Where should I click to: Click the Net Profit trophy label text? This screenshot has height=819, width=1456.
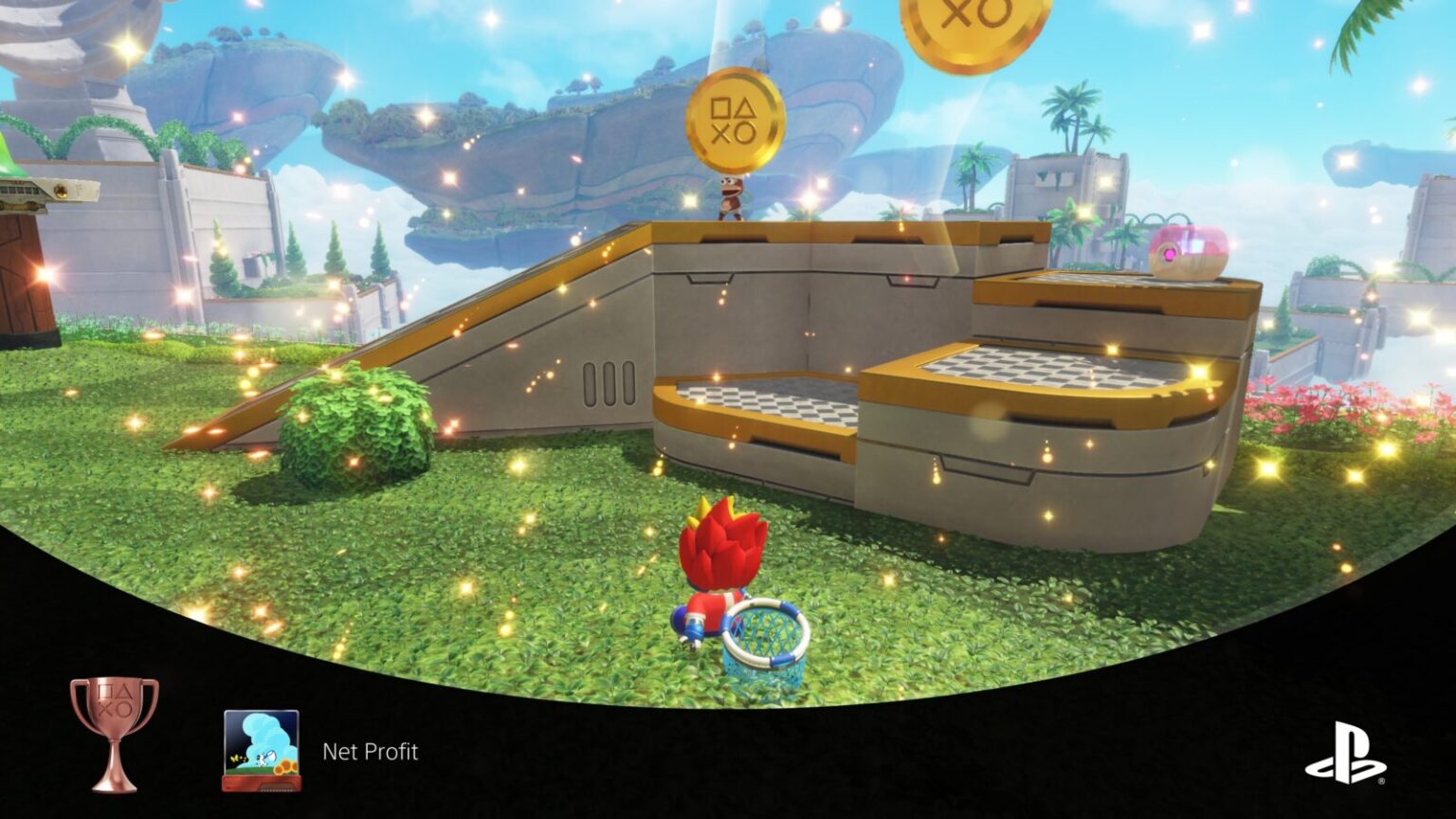coord(370,754)
